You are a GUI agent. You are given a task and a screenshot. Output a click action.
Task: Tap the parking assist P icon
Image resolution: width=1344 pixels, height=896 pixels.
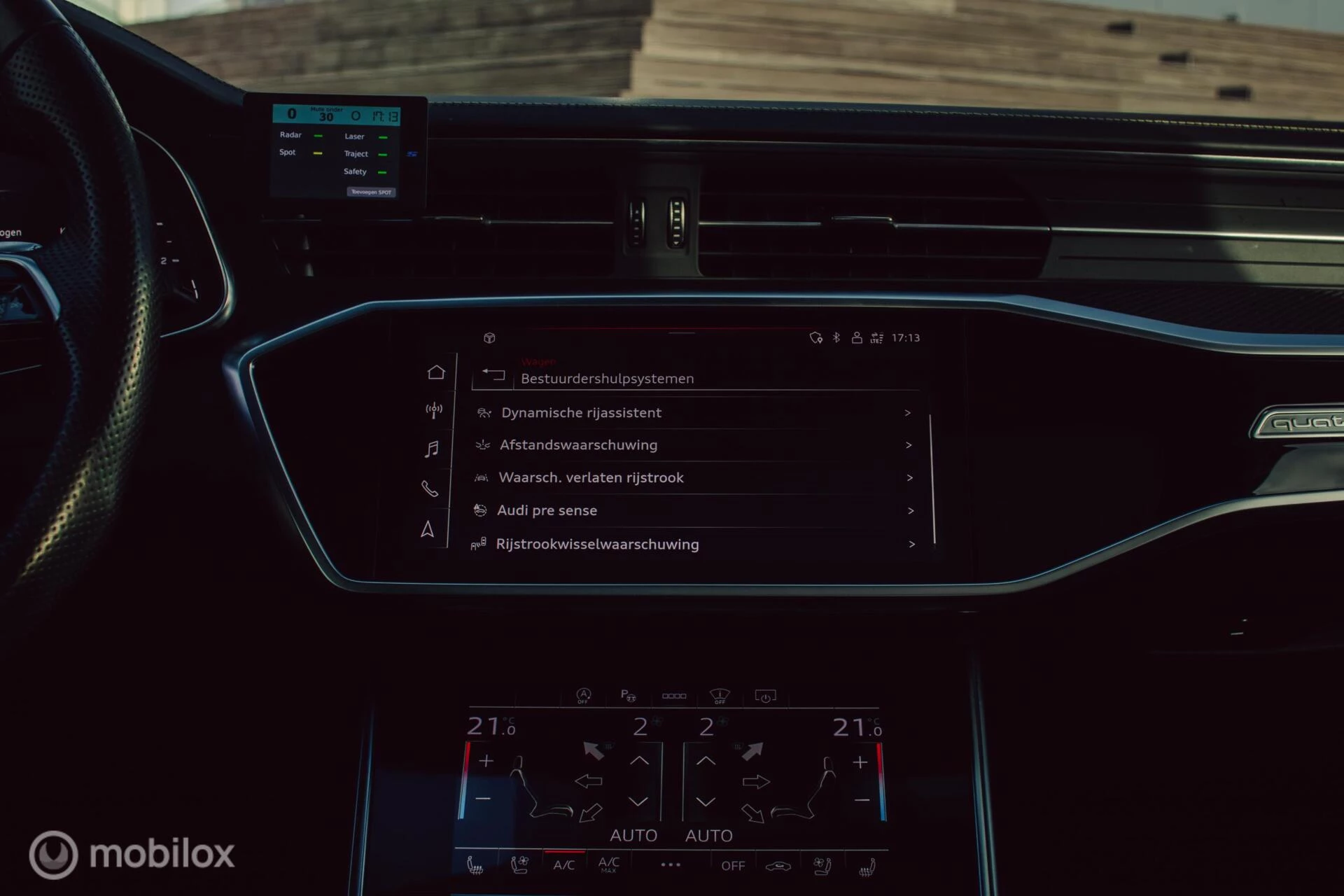(x=628, y=695)
